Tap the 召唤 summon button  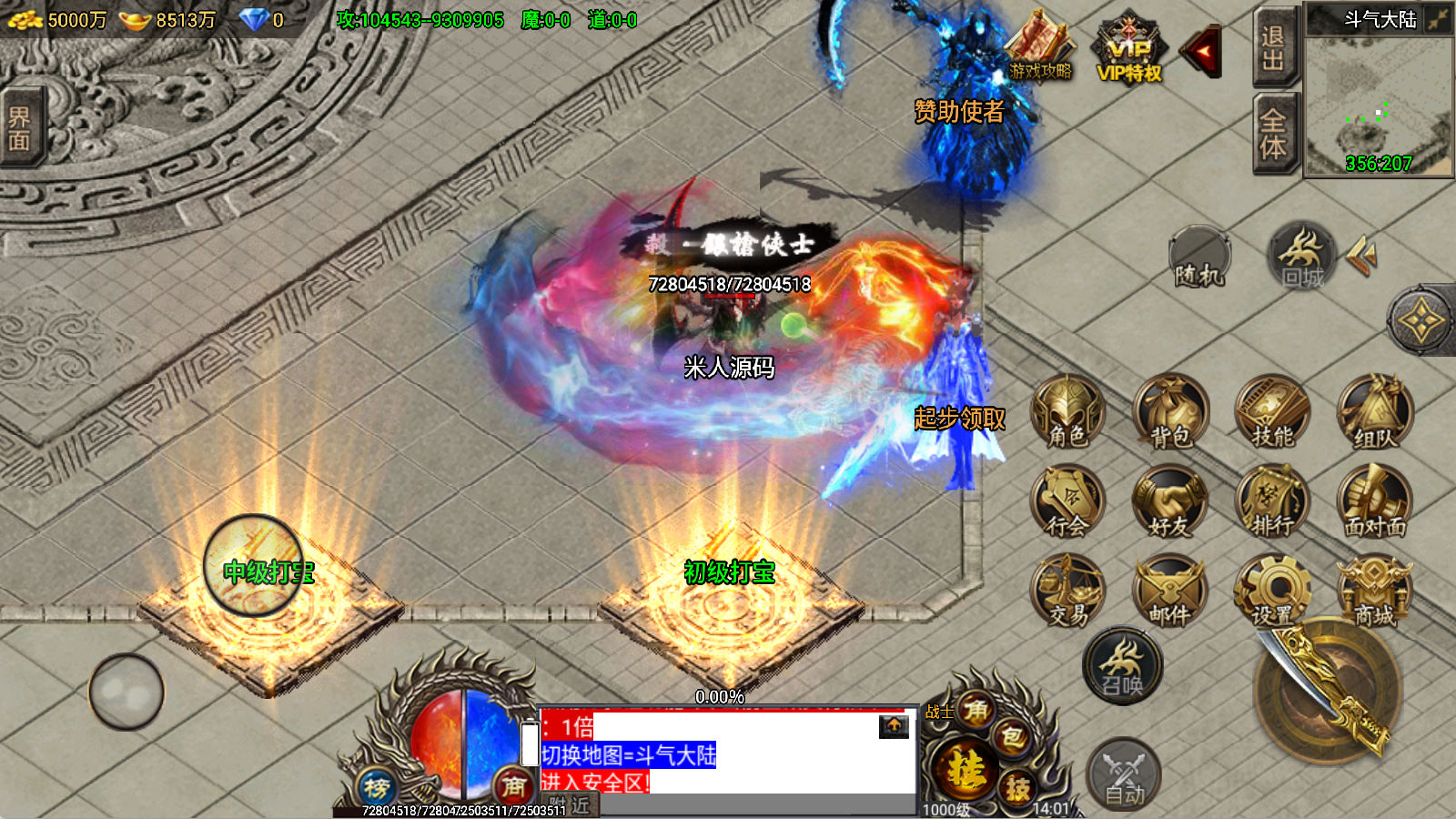point(1122,666)
